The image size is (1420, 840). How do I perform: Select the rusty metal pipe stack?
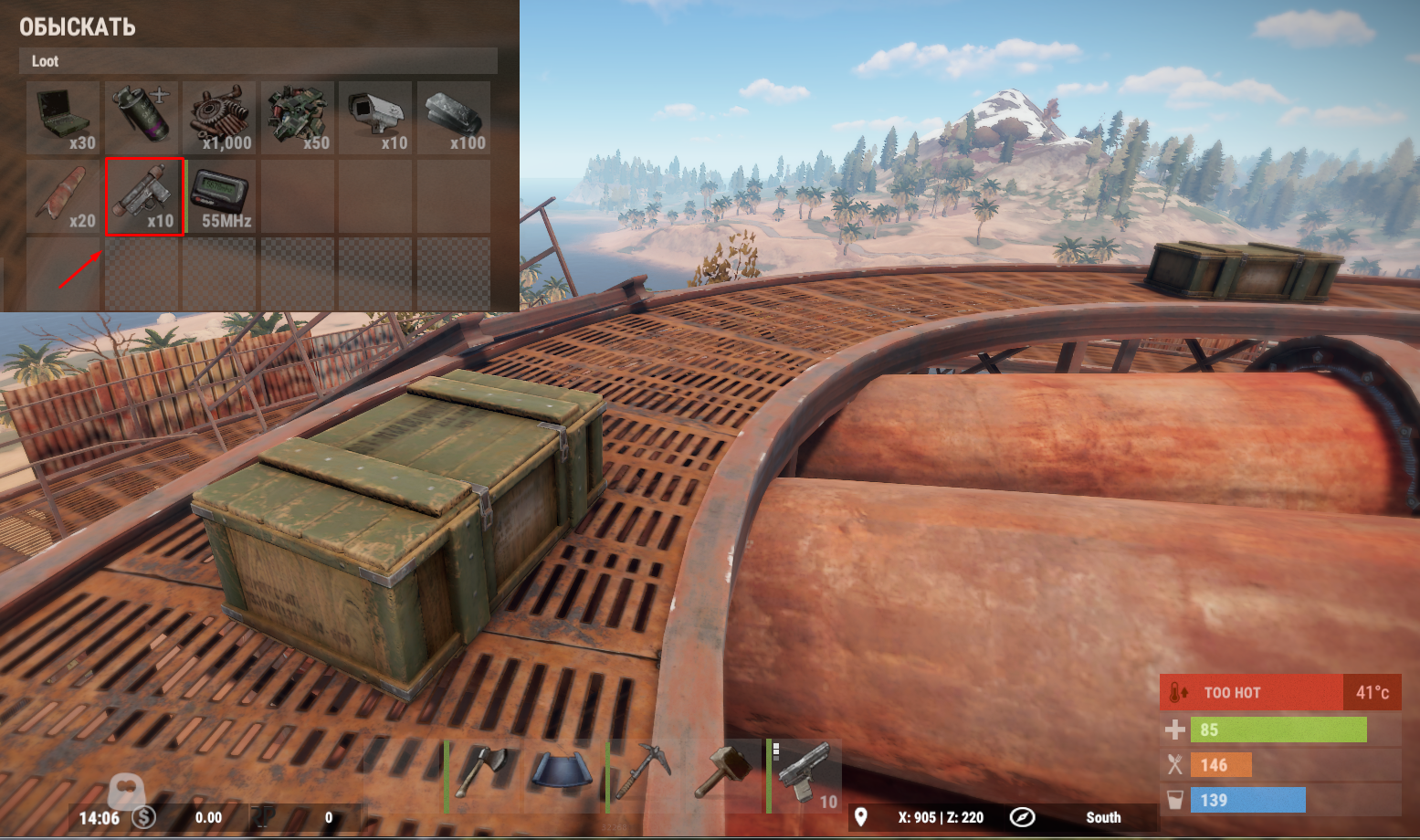pos(63,196)
